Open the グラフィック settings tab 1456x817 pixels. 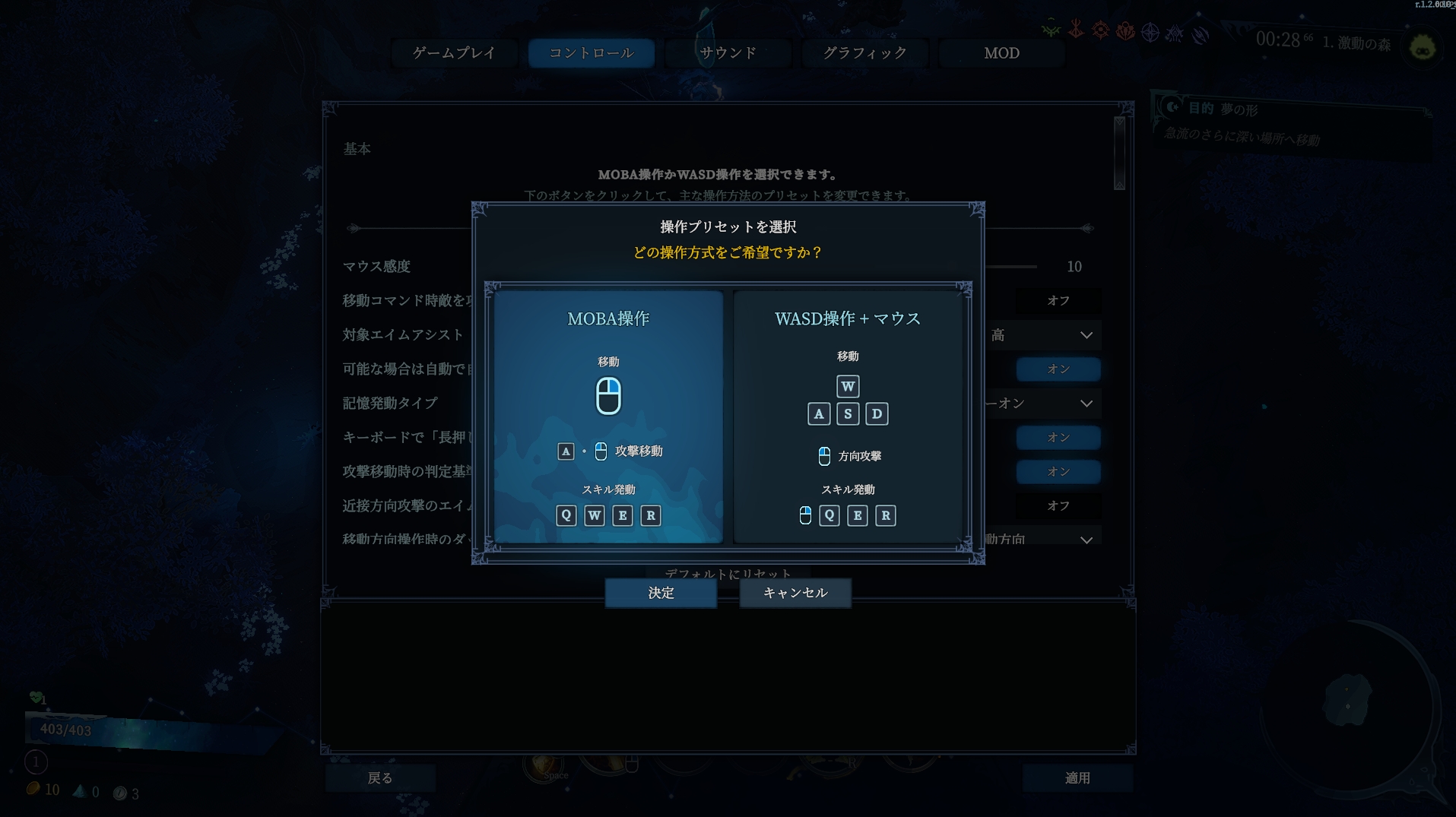coord(864,52)
